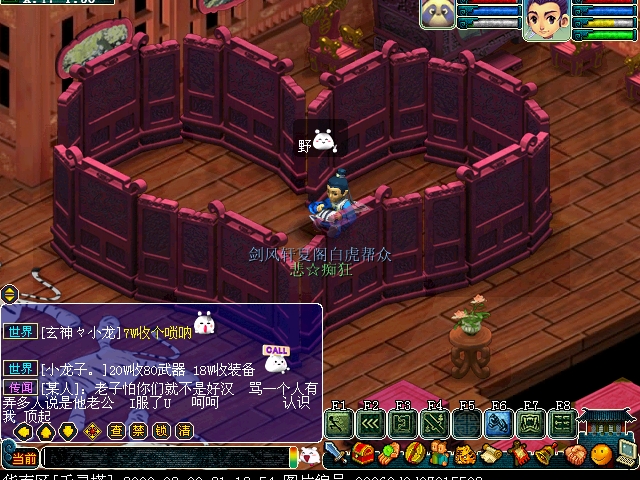Activate the F1 running figure skill
This screenshot has height=480, width=640.
[x=338, y=423]
